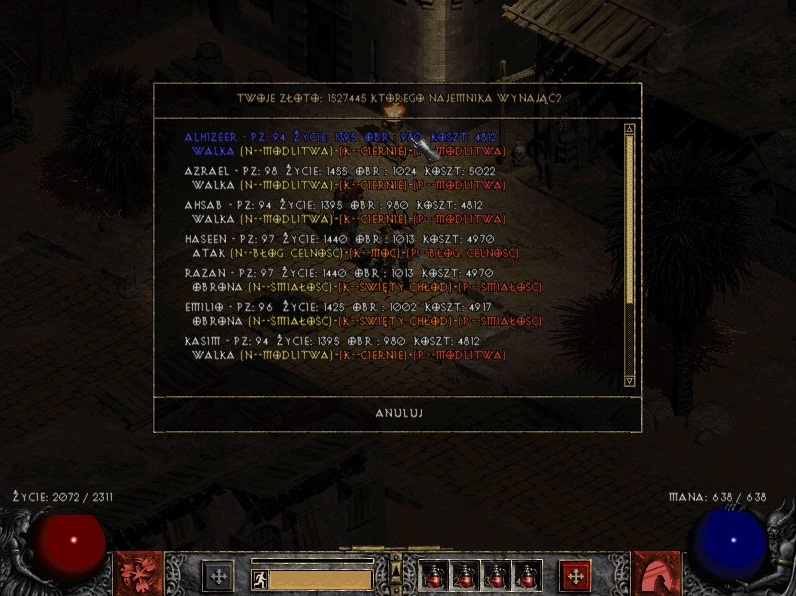Click the mercenary list scroll-up arrow
796x596 pixels.
point(629,129)
